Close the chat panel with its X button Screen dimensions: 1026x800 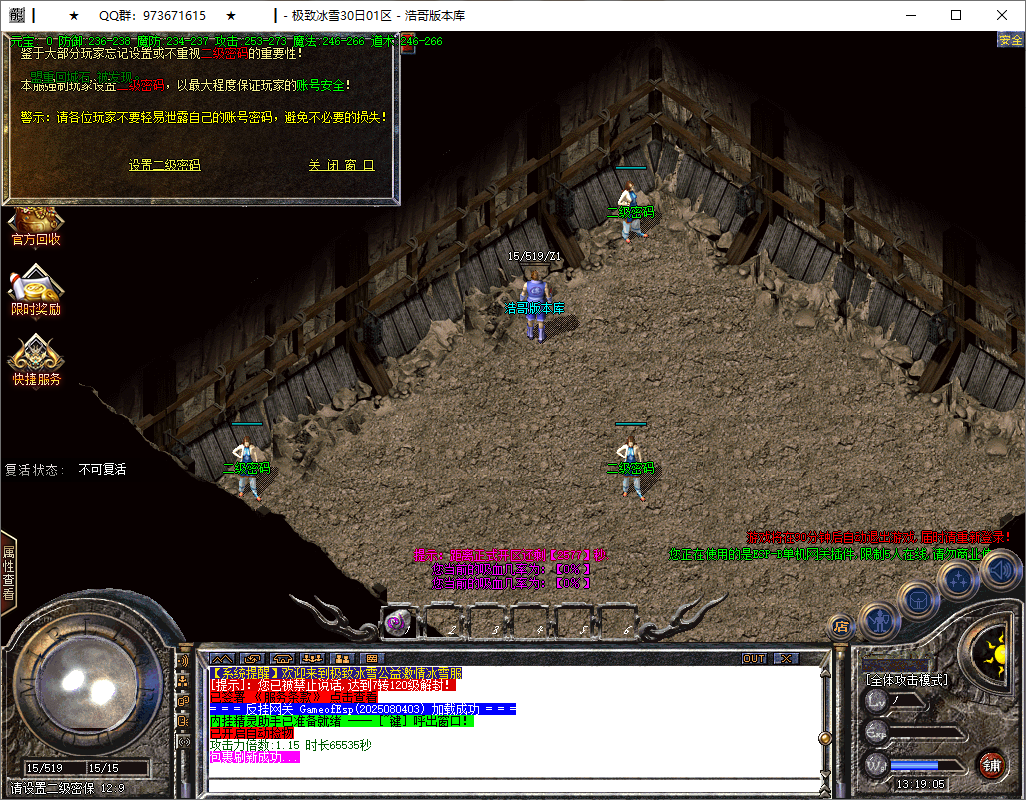click(786, 659)
